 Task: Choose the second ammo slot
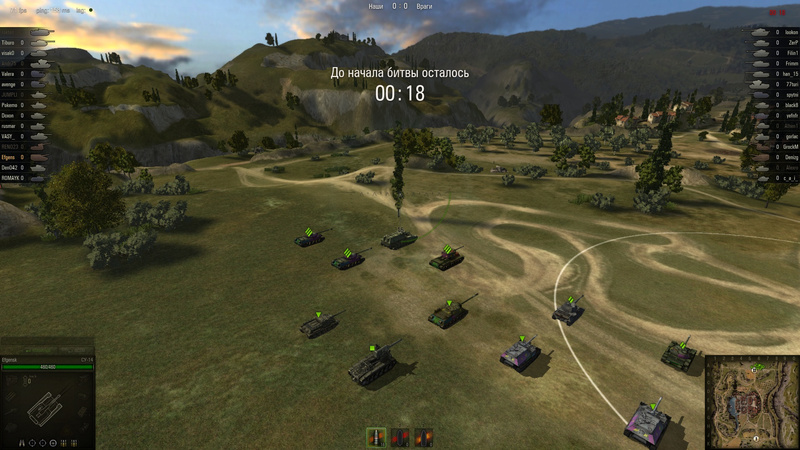coord(400,437)
